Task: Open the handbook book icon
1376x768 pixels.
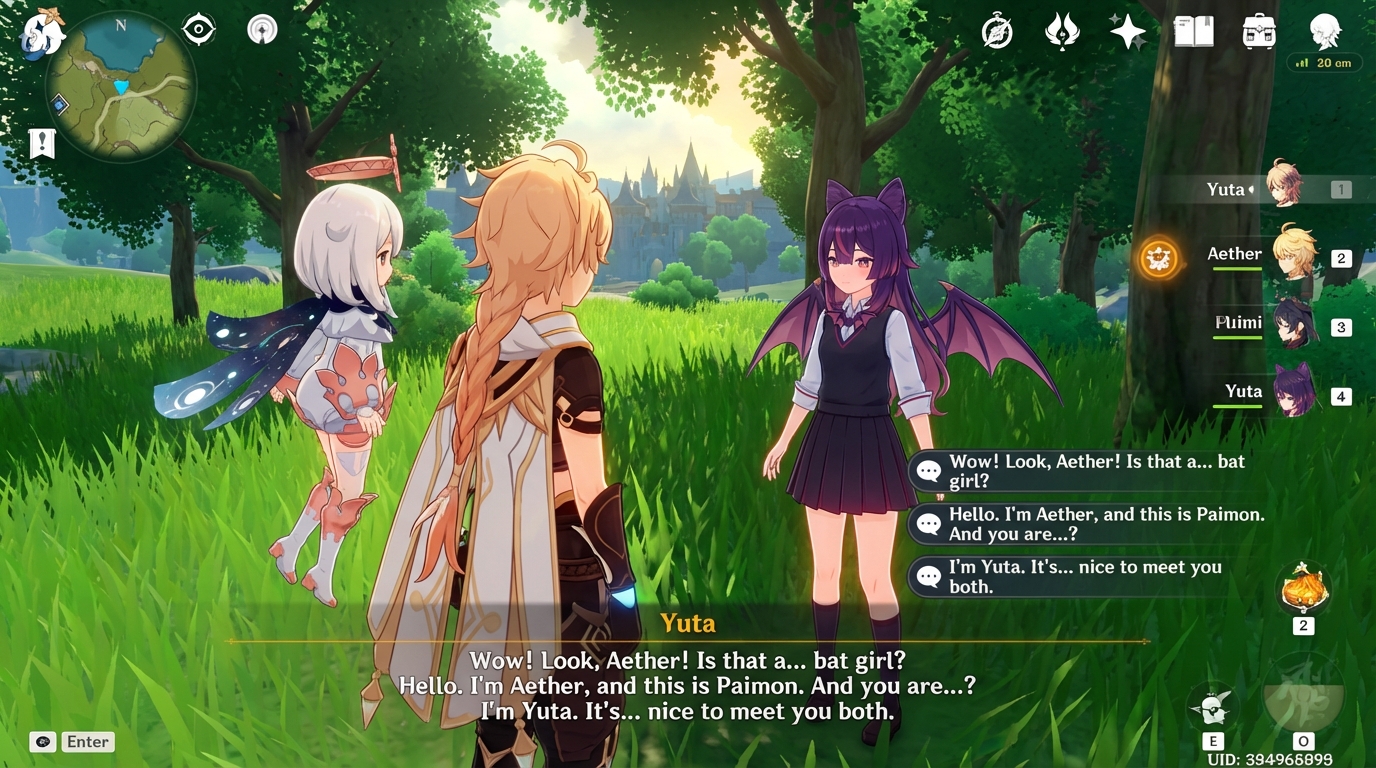Action: (1193, 32)
